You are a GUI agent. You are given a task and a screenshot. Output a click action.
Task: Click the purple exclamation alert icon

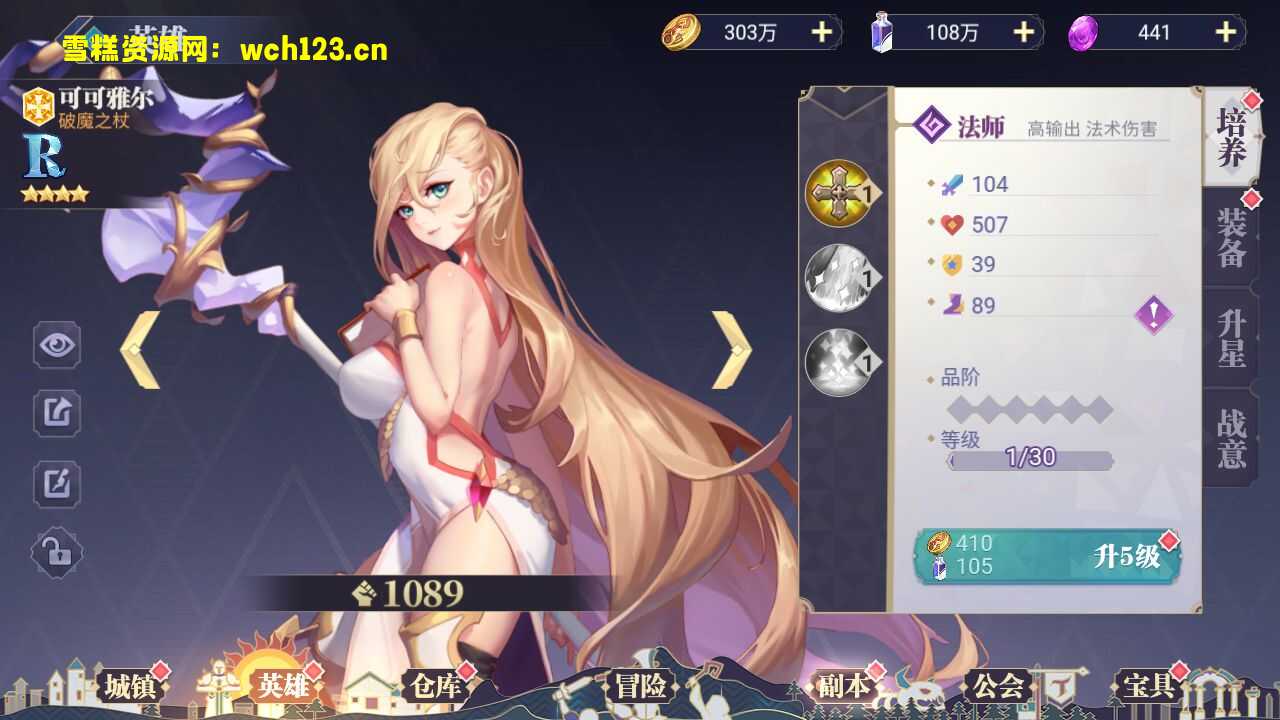click(1152, 314)
